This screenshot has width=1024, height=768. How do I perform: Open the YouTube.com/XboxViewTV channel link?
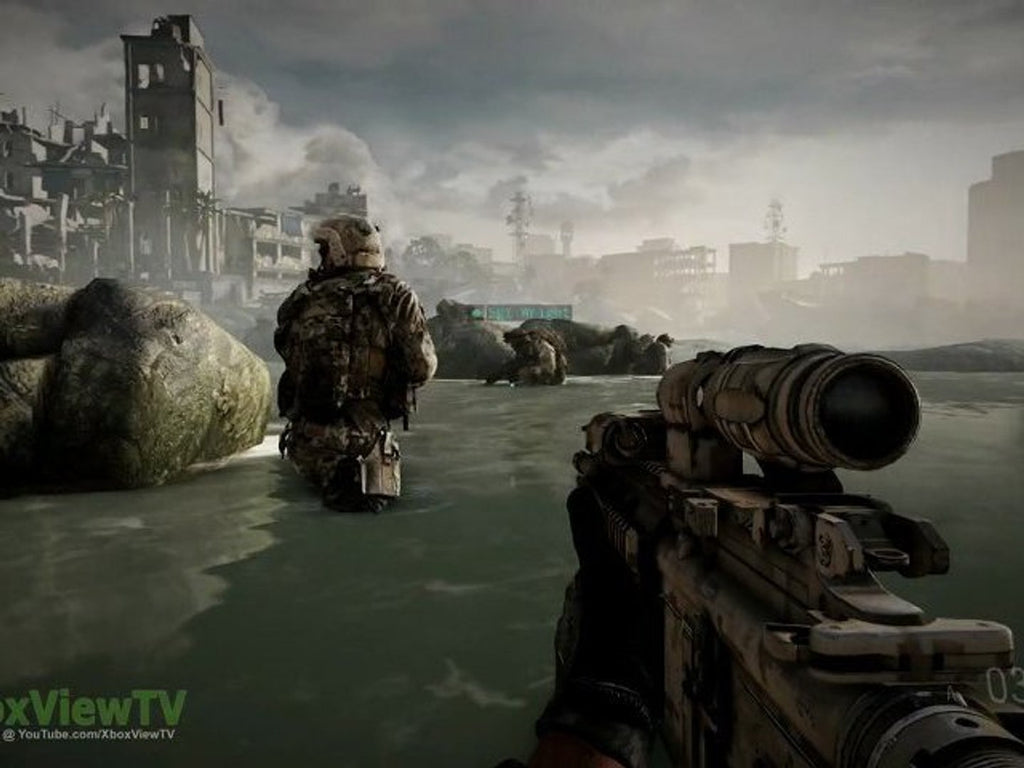pos(90,734)
